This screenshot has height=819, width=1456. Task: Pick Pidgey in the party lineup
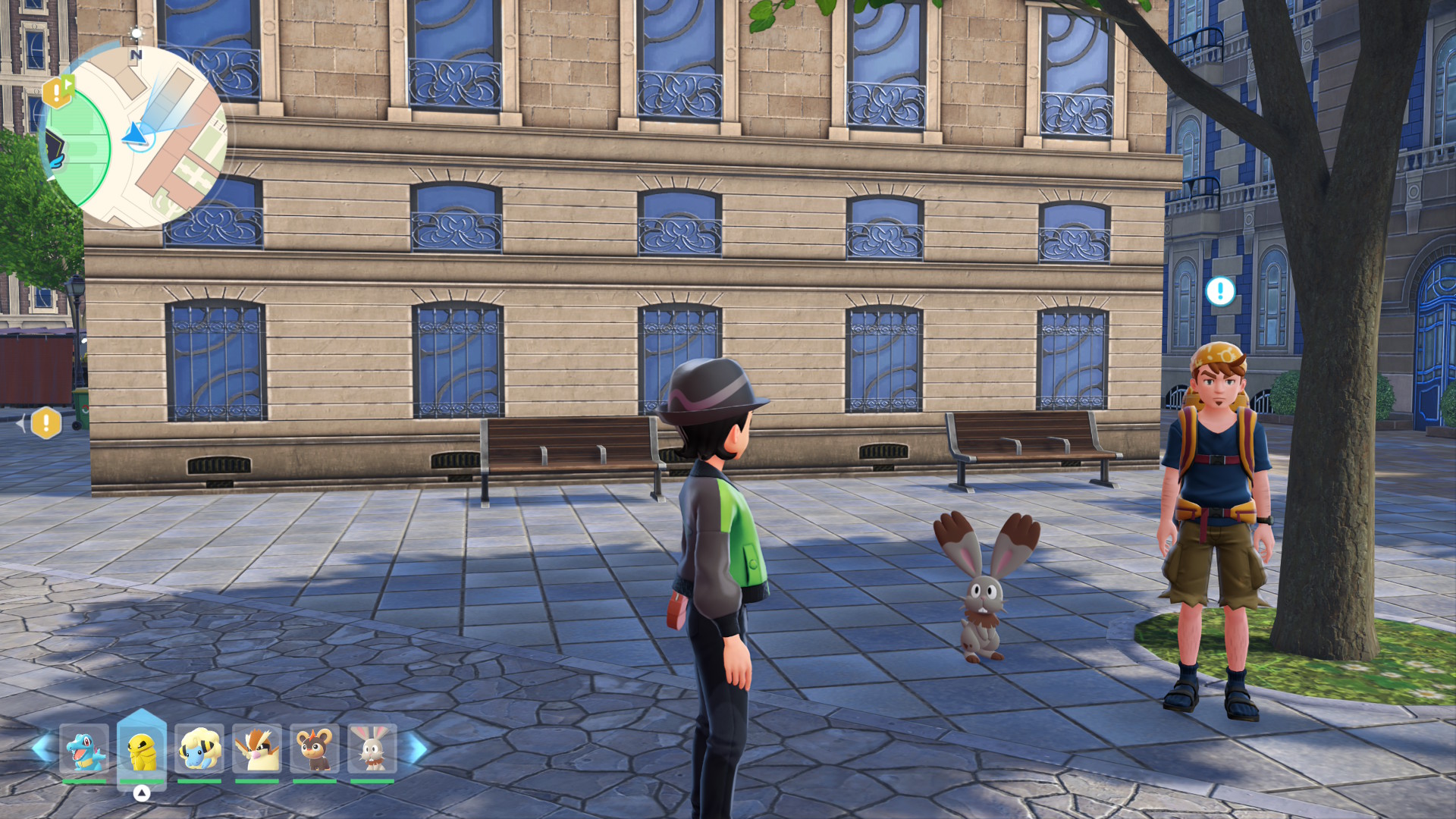click(257, 749)
